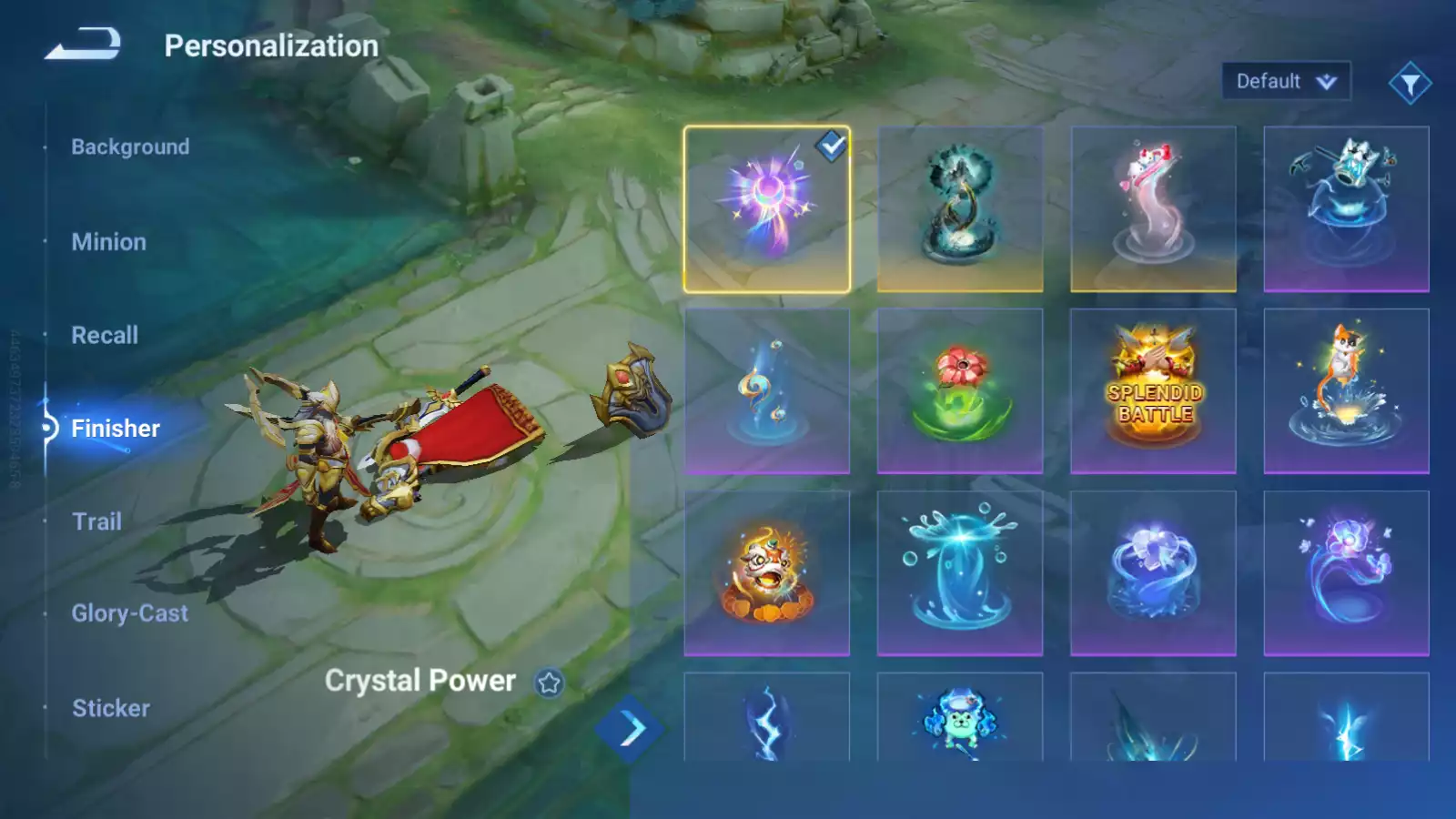Select the pink poker cards finisher
The image size is (1456, 819).
[1153, 209]
